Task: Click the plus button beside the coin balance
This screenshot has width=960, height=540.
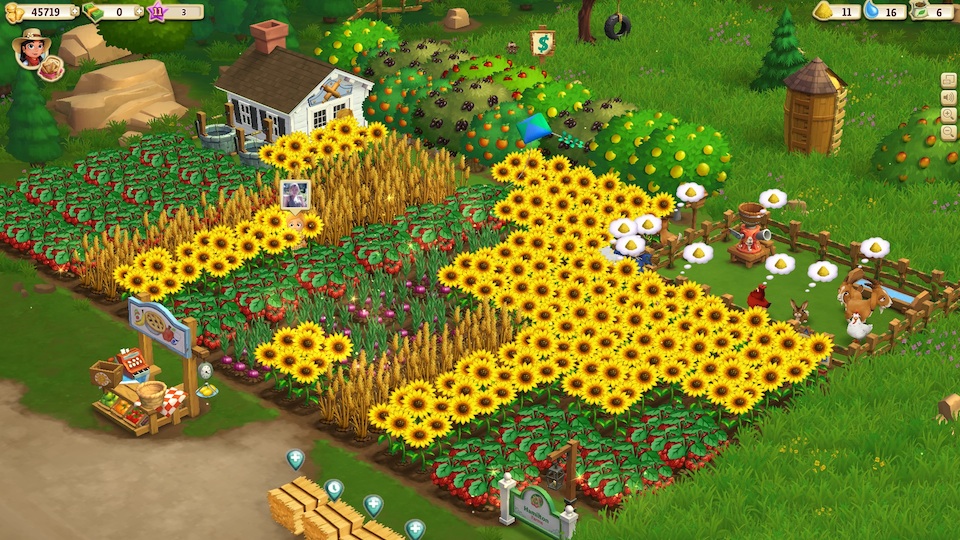Action: pyautogui.click(x=73, y=12)
